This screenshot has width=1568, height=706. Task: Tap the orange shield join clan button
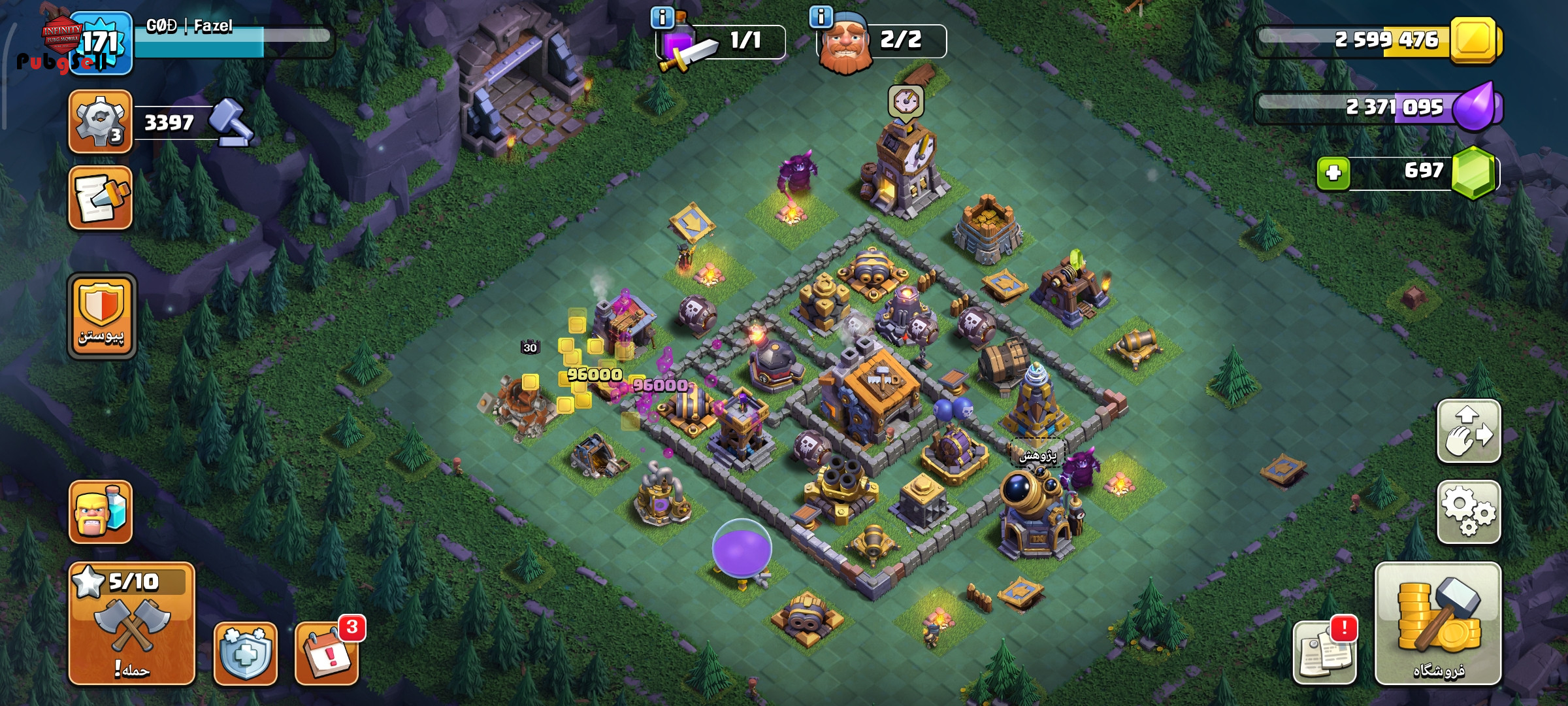click(x=102, y=316)
